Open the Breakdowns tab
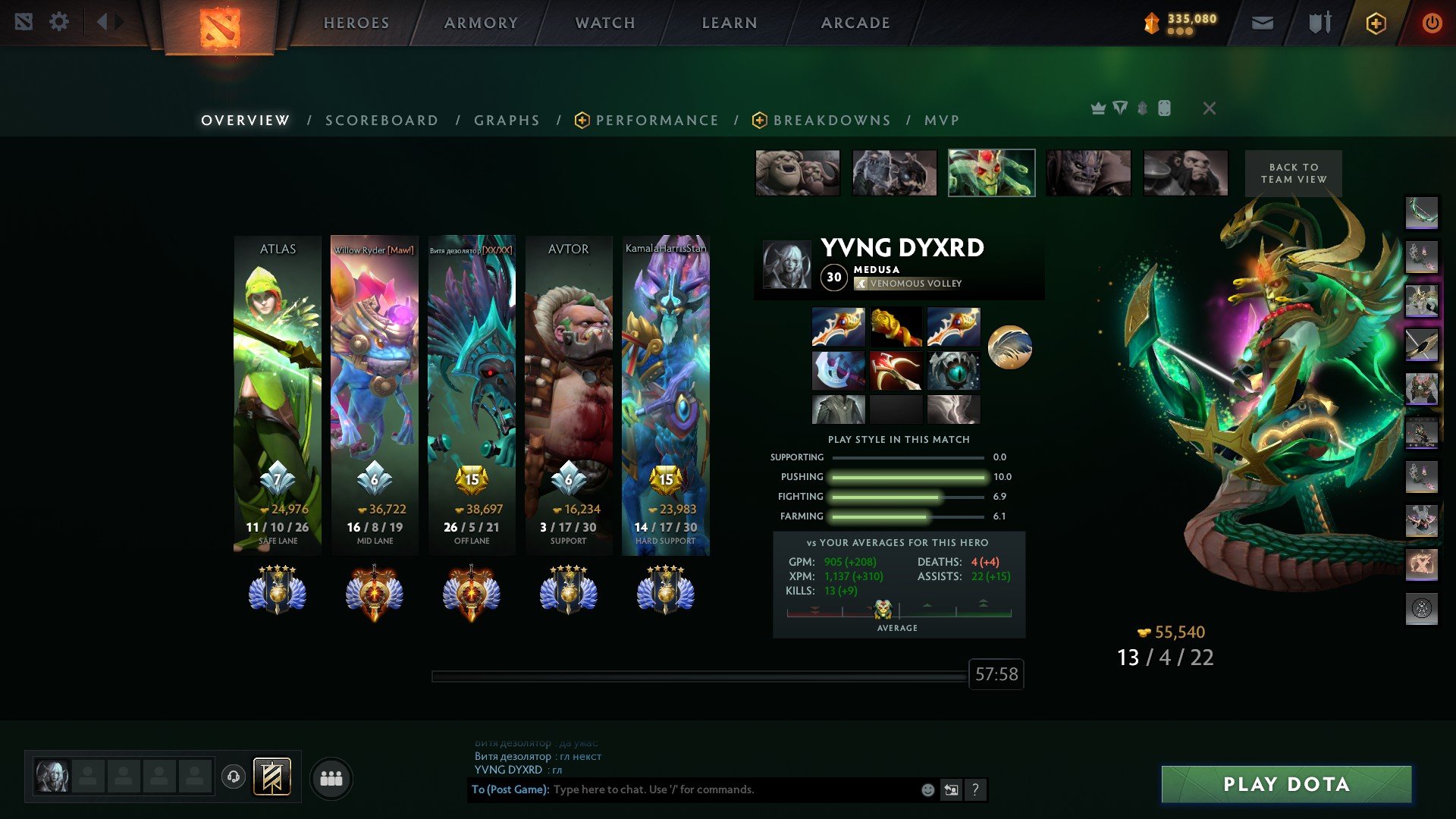 click(x=831, y=121)
